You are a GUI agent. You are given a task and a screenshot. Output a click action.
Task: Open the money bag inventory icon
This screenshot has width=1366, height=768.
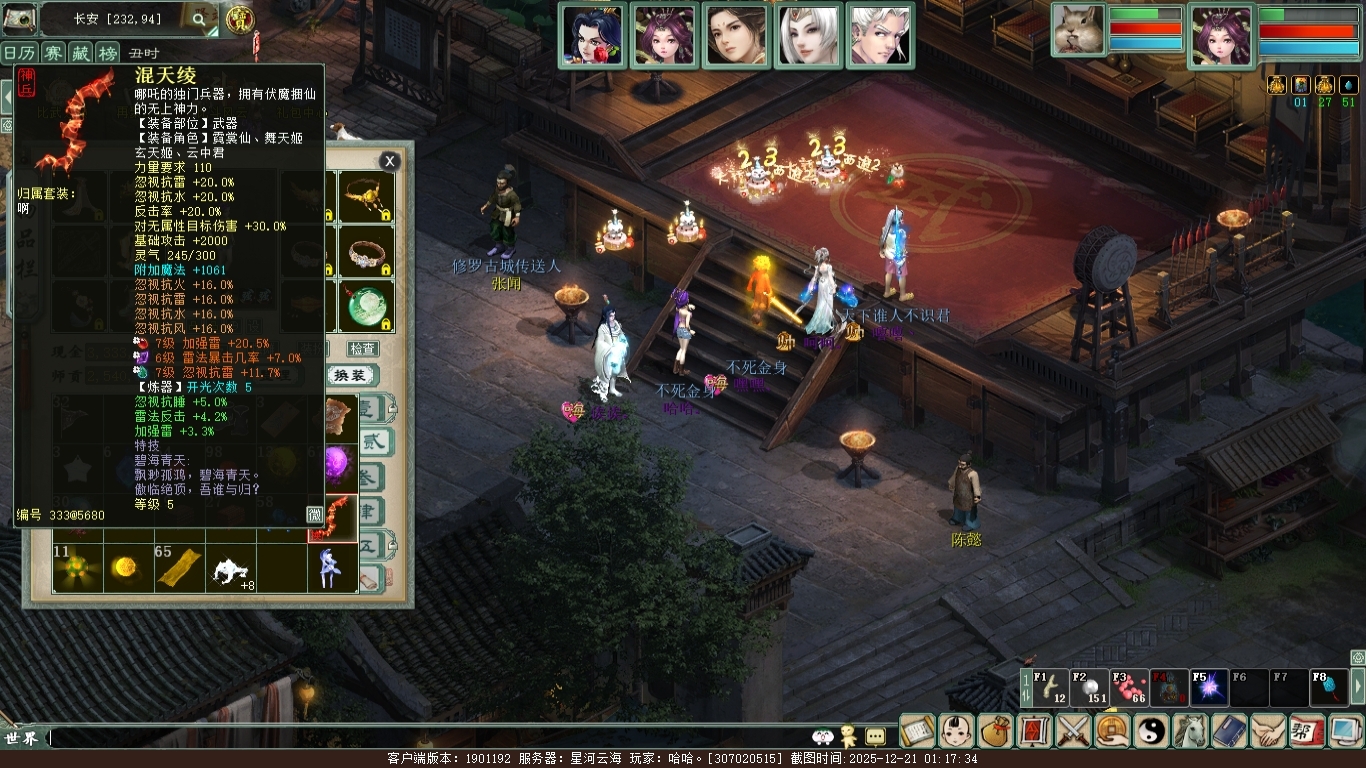pyautogui.click(x=995, y=731)
